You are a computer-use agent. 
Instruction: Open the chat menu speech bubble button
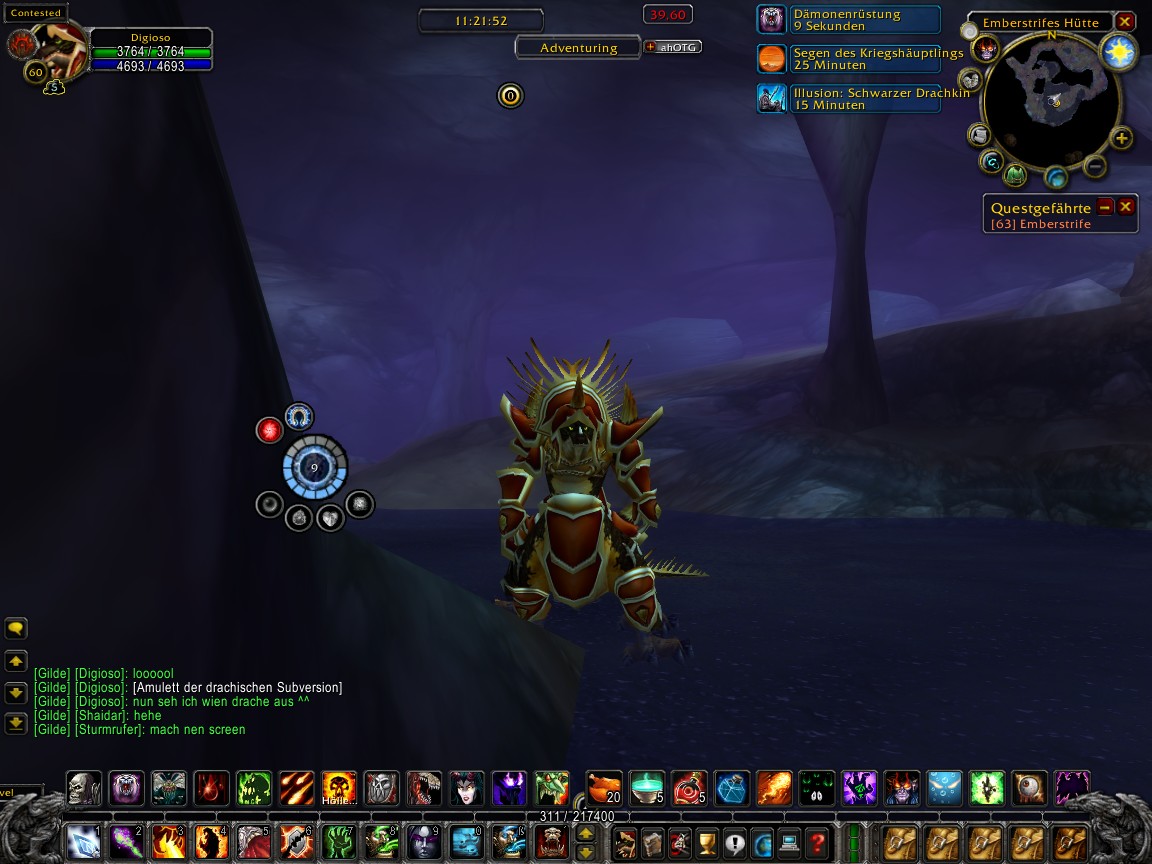click(16, 629)
